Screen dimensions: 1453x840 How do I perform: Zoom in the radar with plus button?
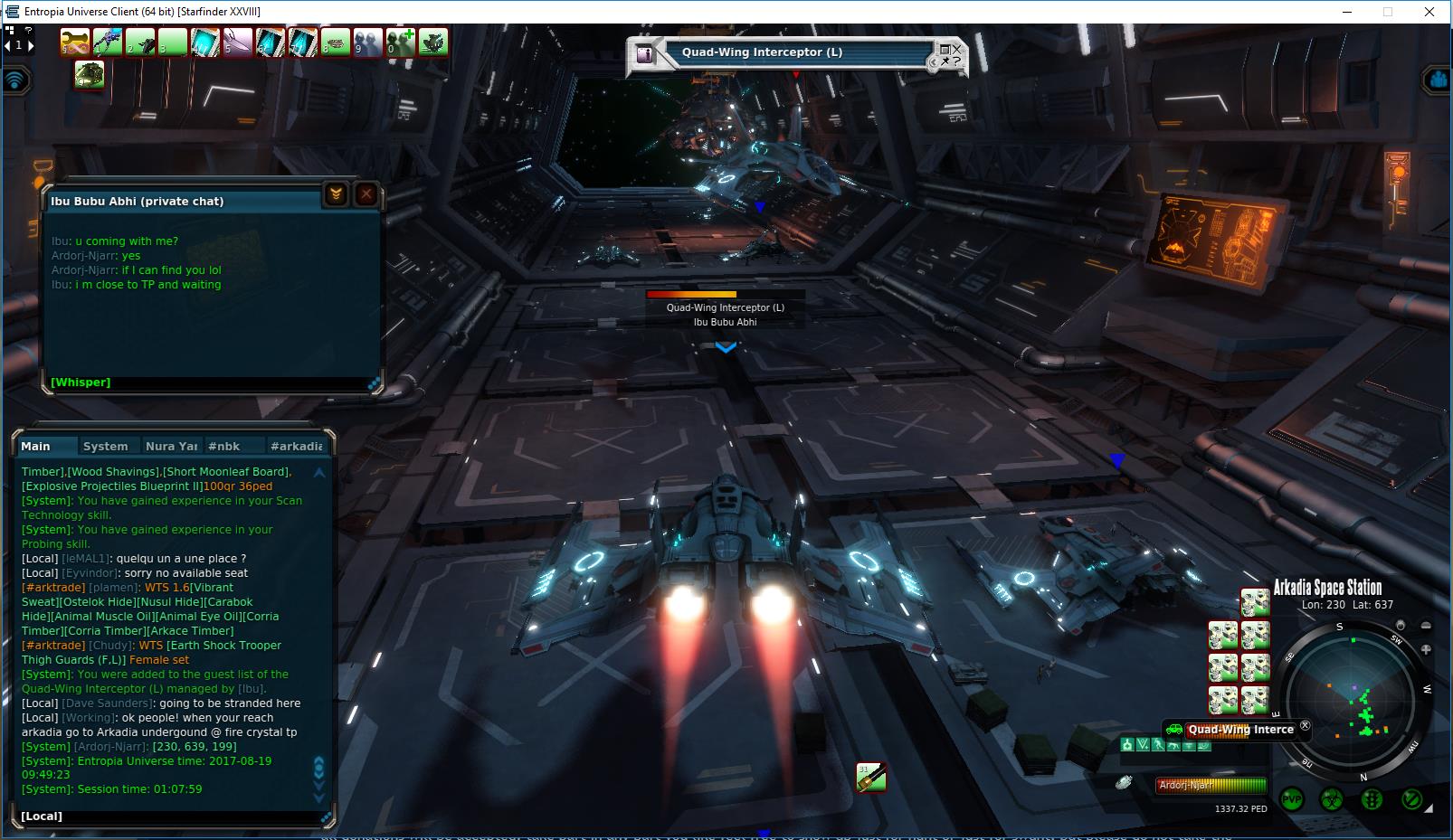1426,649
